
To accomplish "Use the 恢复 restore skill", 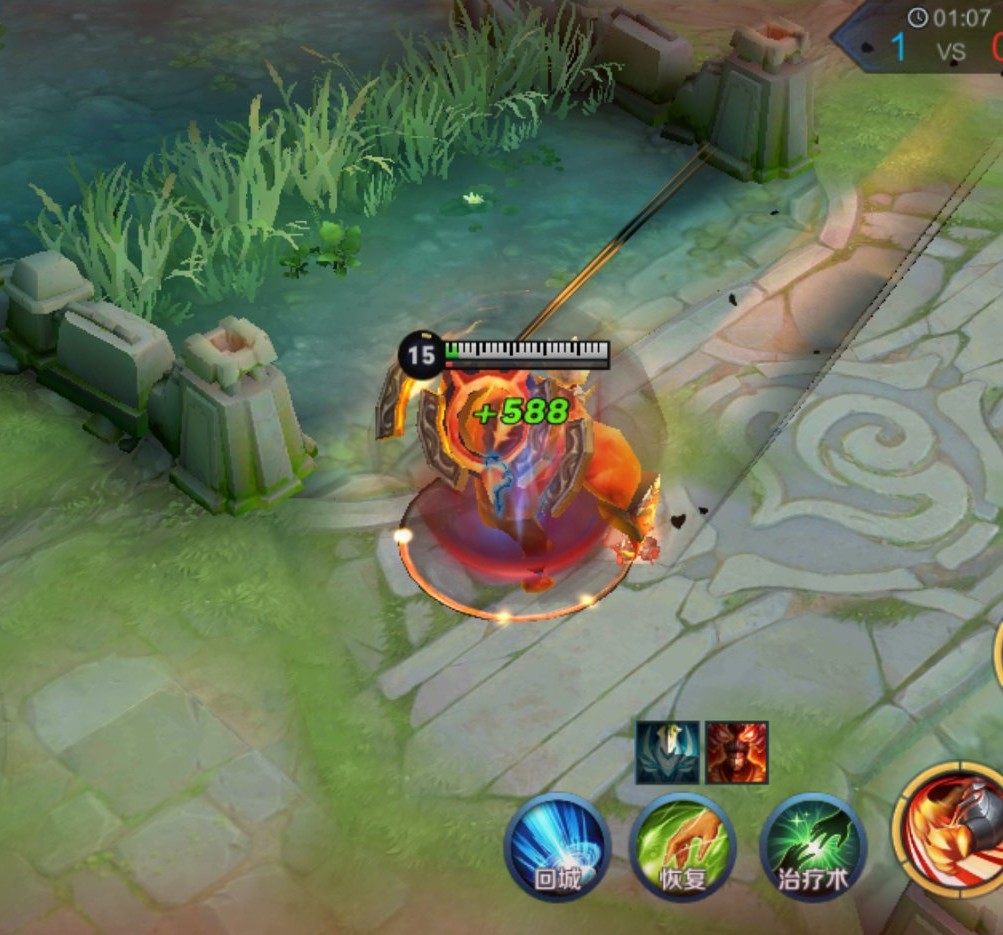I will tap(683, 845).
